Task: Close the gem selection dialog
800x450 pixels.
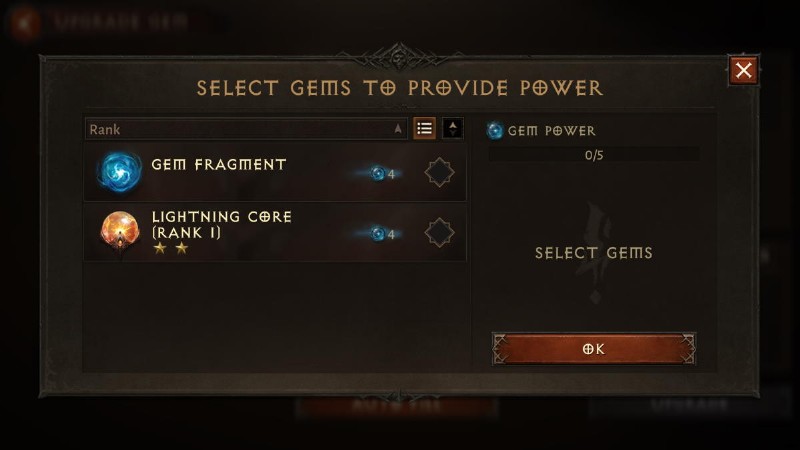Action: pyautogui.click(x=743, y=70)
